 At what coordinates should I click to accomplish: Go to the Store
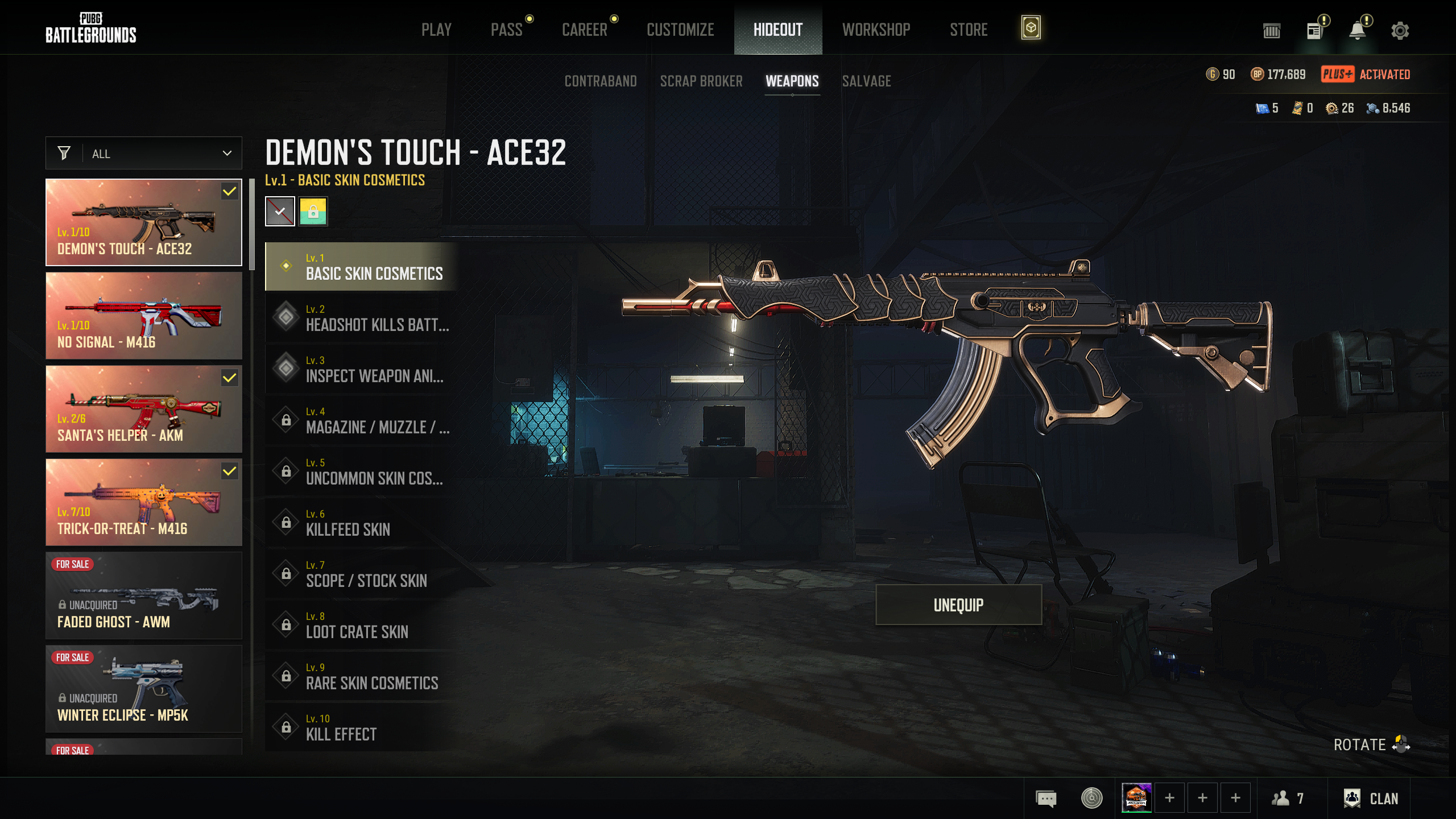969,30
